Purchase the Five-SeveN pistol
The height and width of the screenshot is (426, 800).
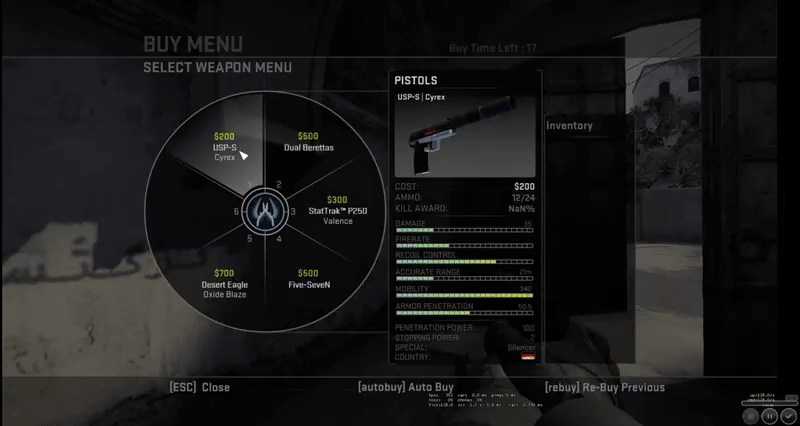(x=308, y=279)
